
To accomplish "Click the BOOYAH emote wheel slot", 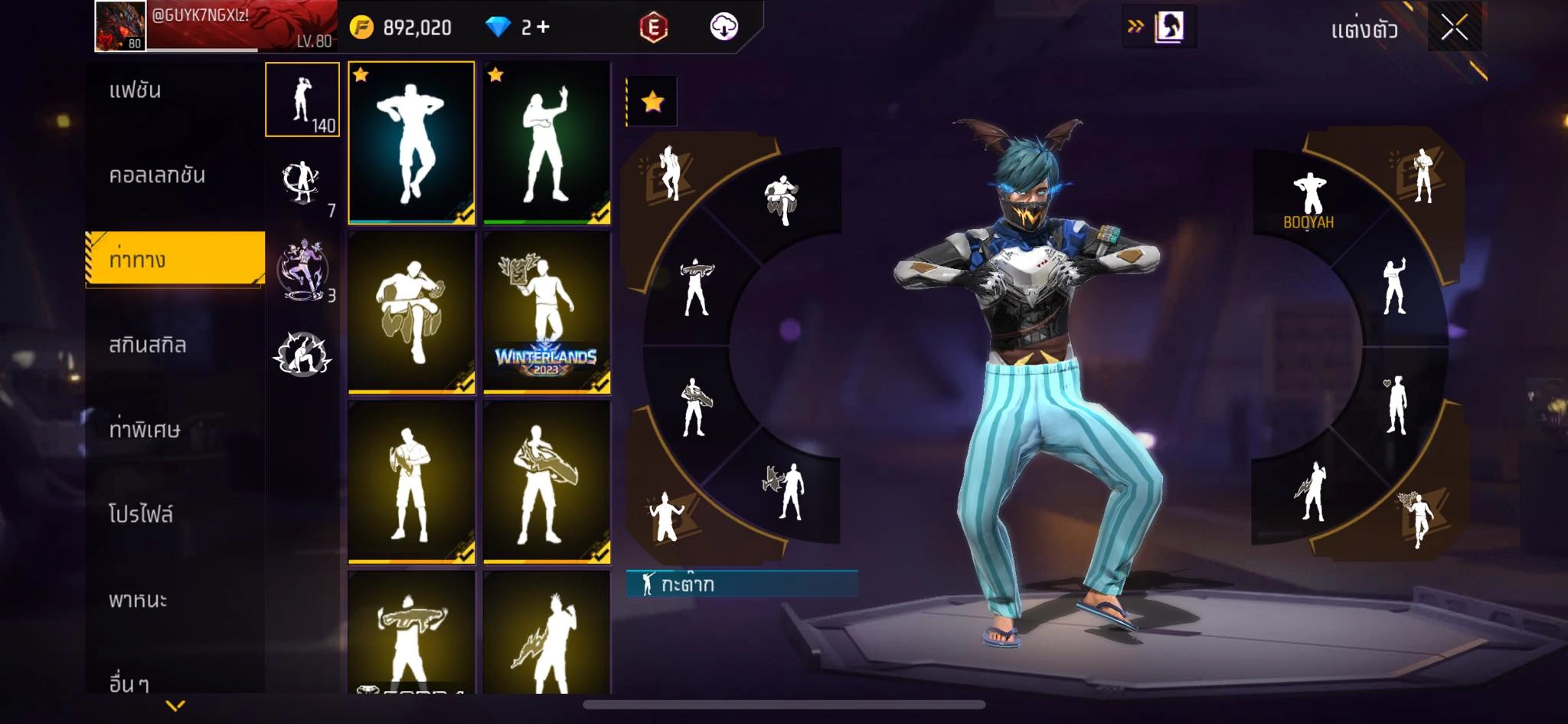I will click(1308, 201).
